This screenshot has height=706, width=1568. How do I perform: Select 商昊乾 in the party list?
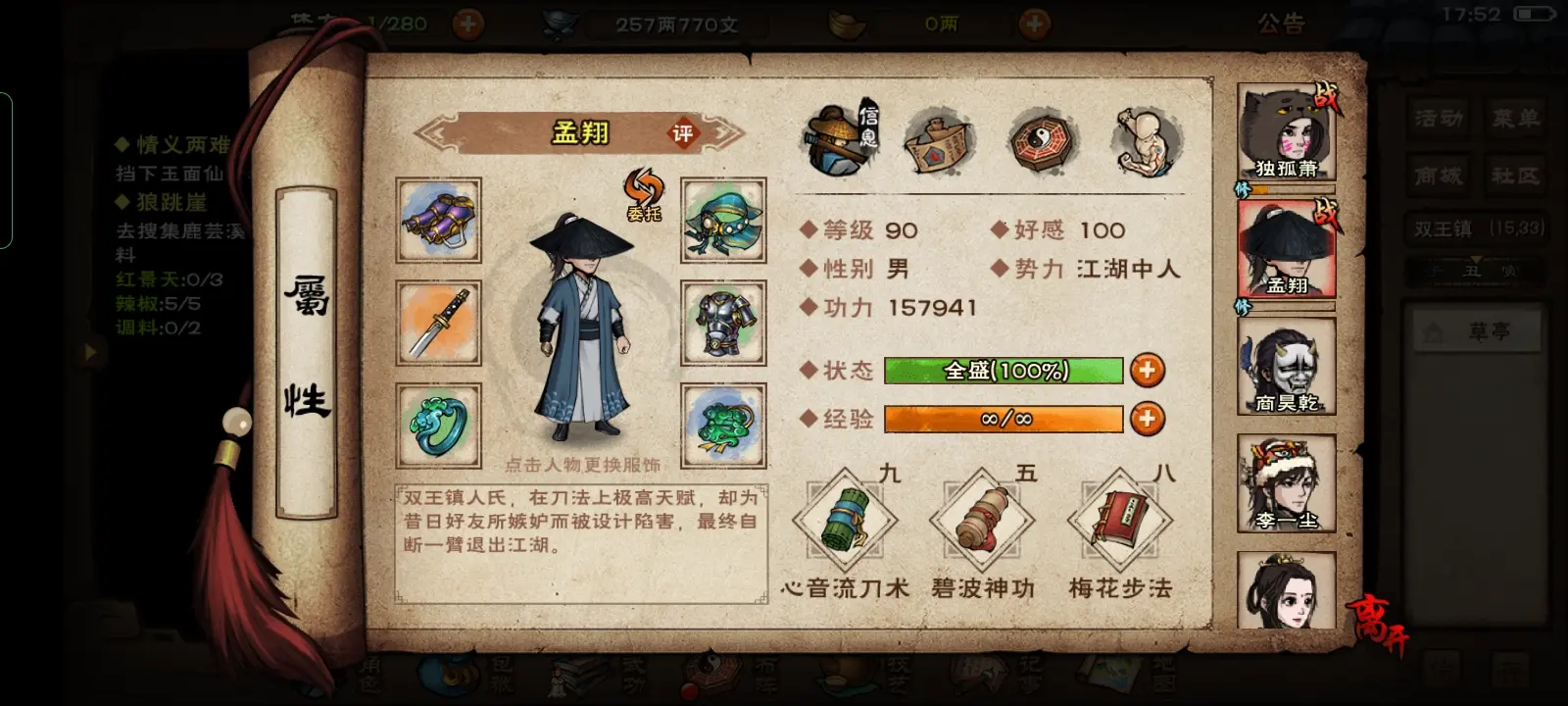coord(1286,367)
